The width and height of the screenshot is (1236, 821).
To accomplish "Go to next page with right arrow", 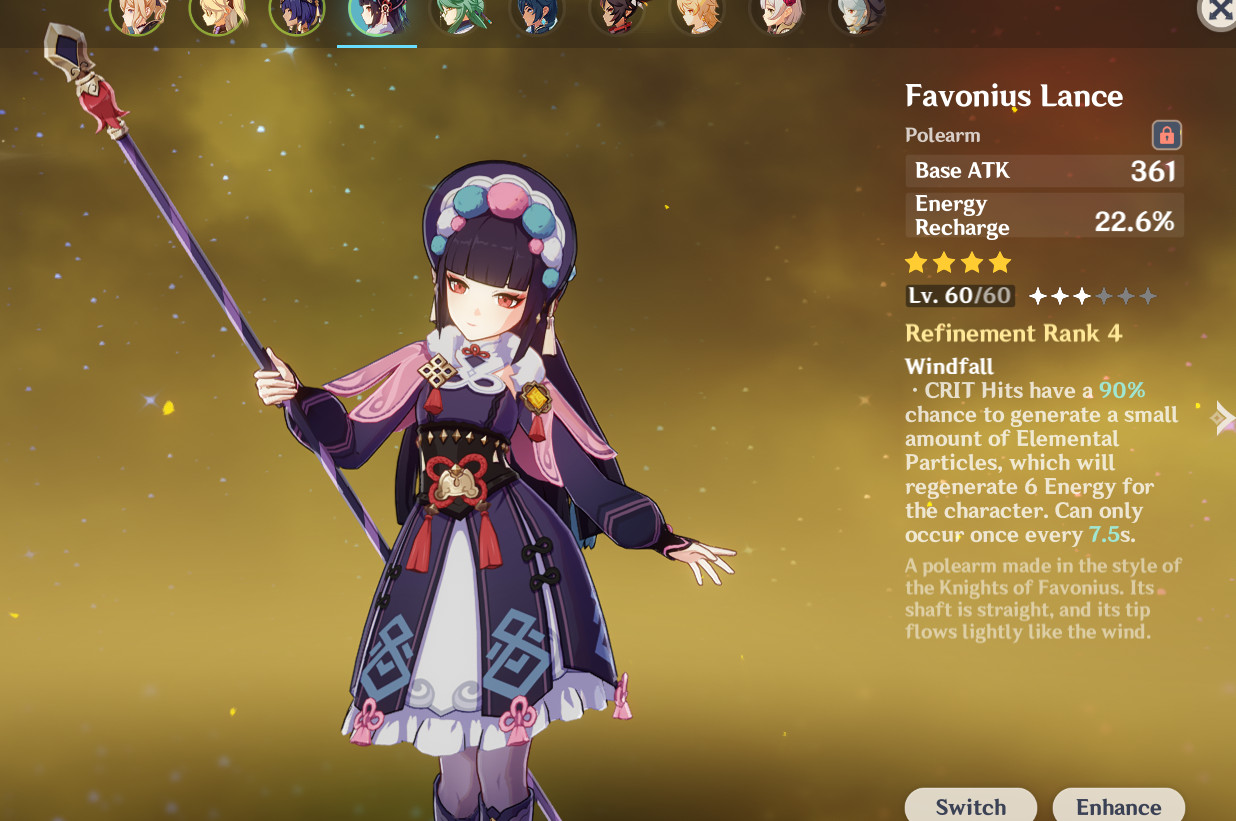I will coord(1223,417).
